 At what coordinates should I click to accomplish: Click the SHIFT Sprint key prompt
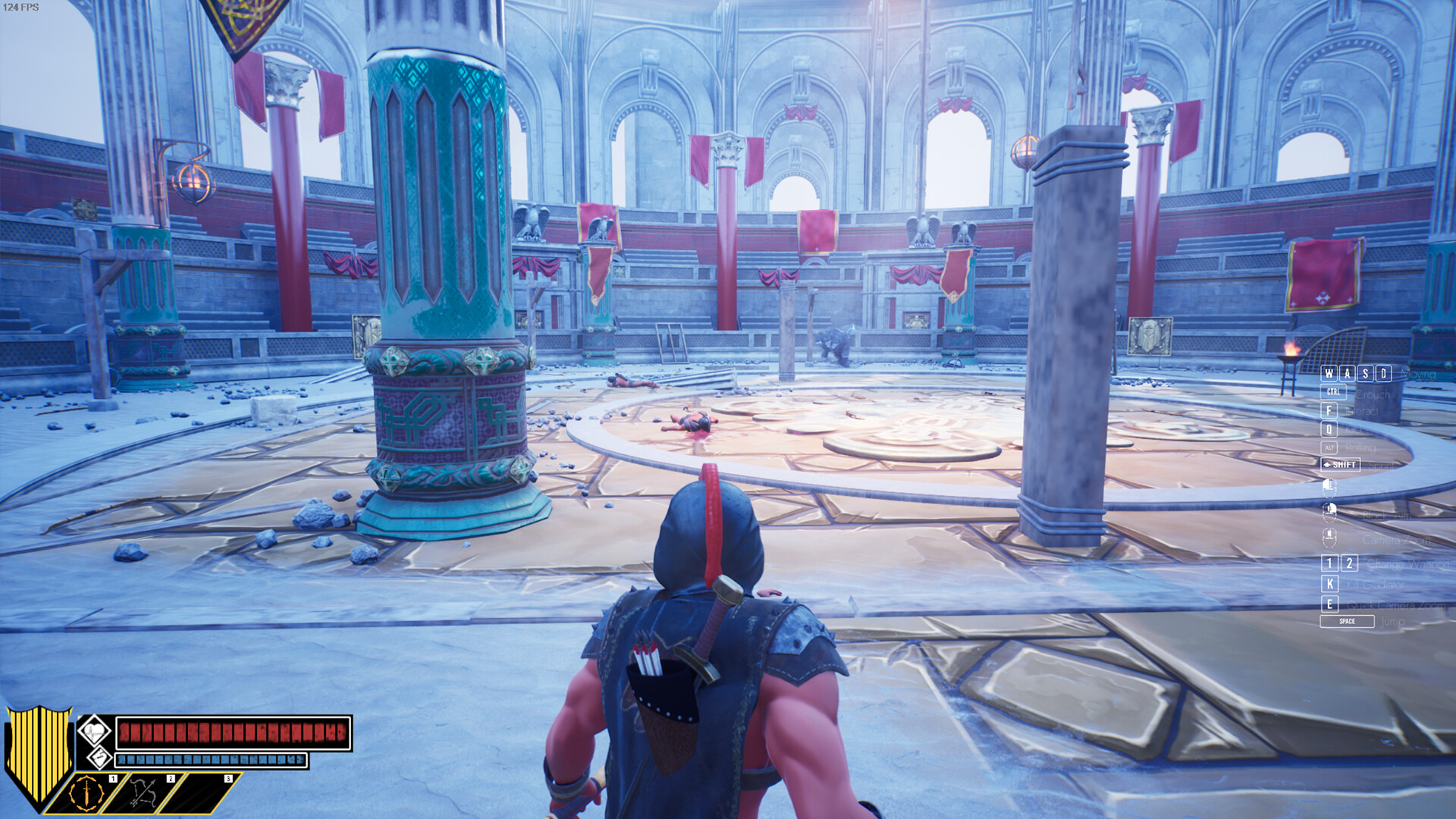tap(1341, 464)
